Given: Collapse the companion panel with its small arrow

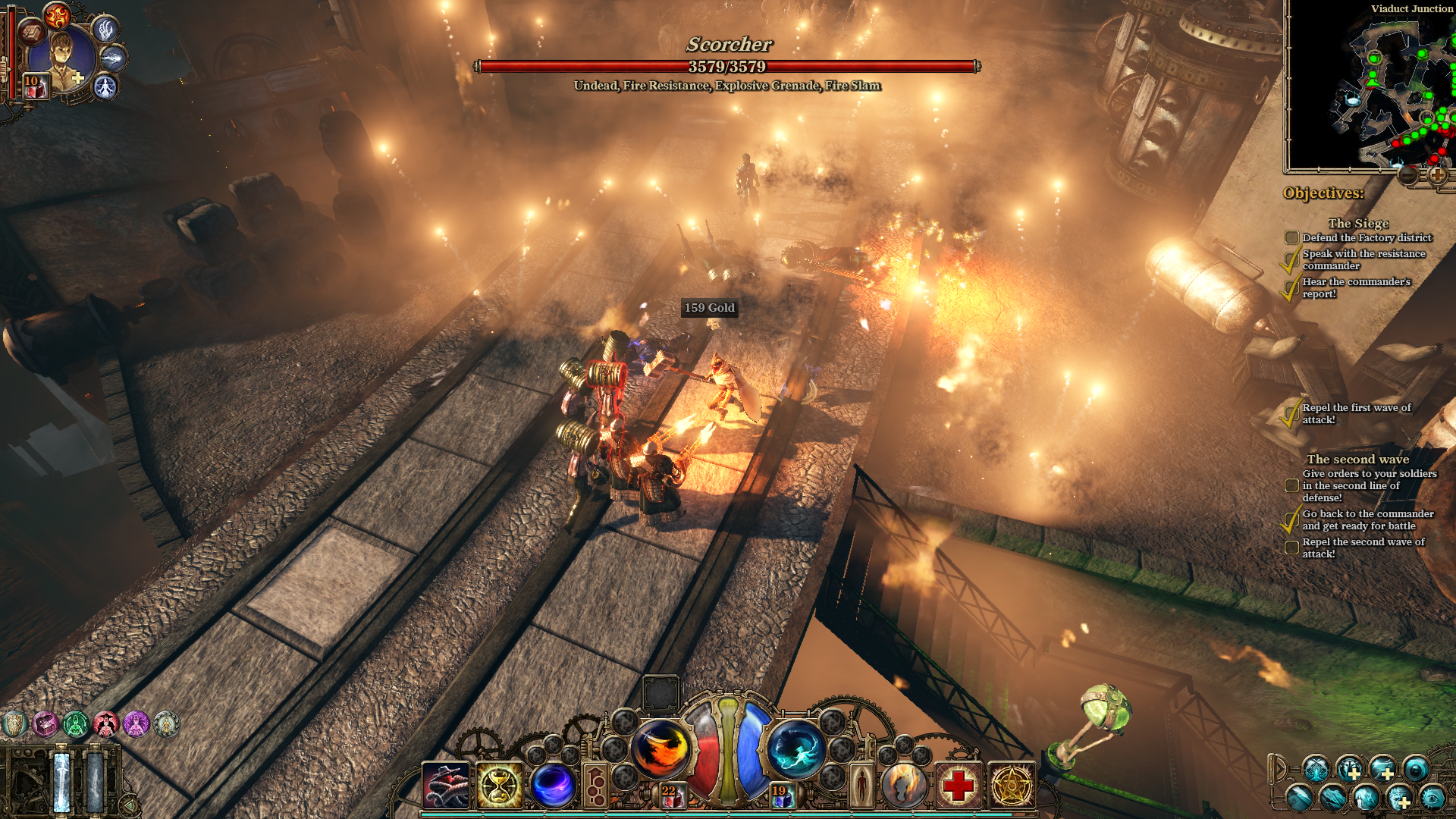Looking at the screenshot, I should (129, 804).
